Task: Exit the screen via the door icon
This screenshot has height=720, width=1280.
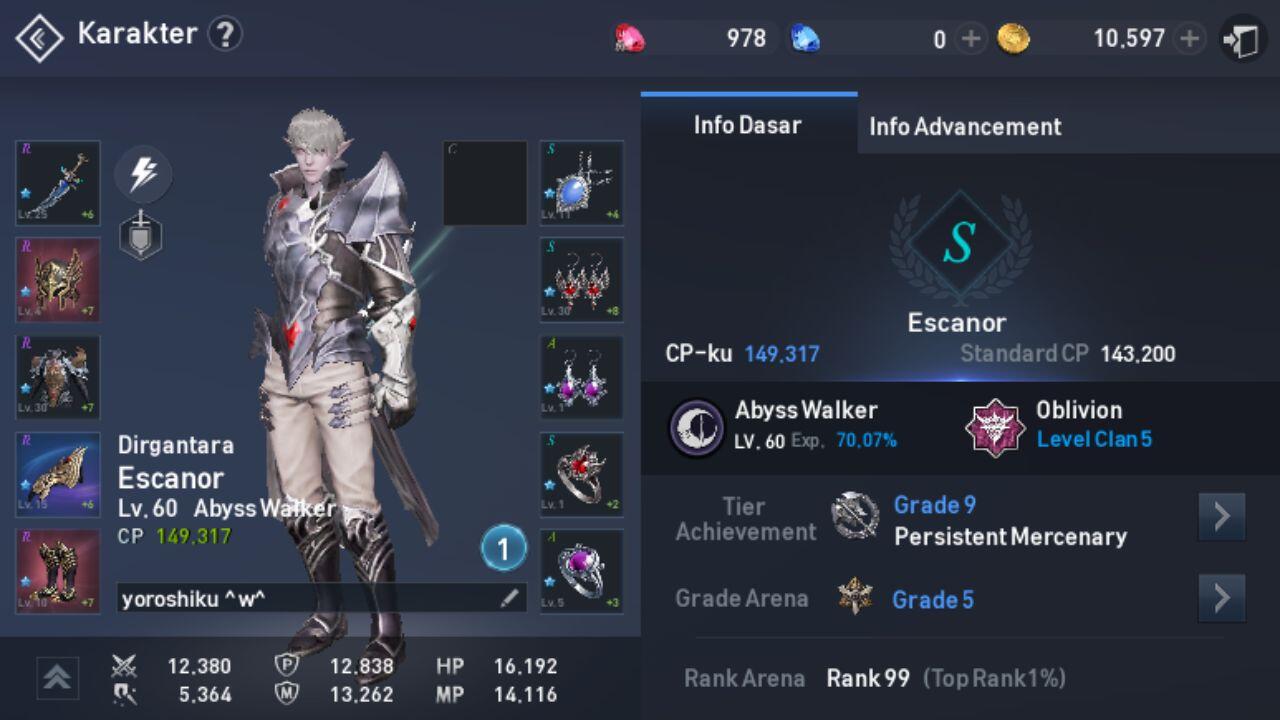Action: (x=1242, y=40)
